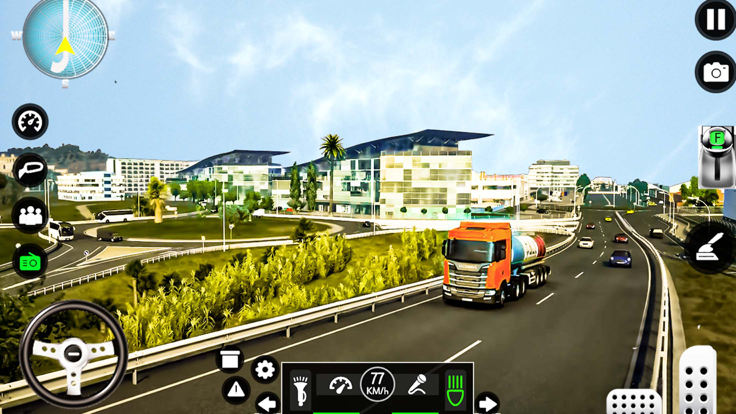Turn on the green radio
Screen dimensions: 736x414
click(x=30, y=261)
